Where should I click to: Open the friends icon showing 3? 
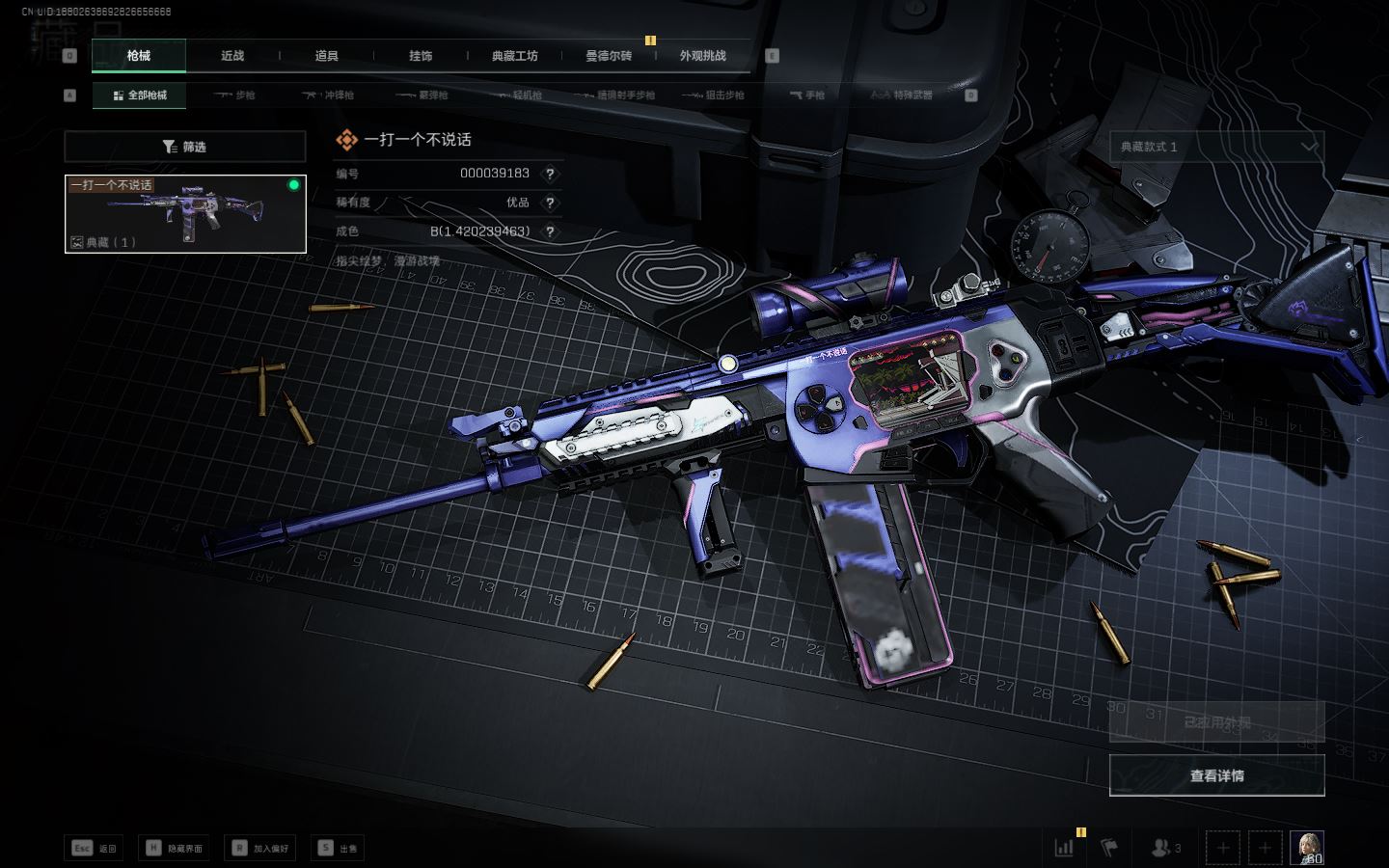tap(1165, 848)
